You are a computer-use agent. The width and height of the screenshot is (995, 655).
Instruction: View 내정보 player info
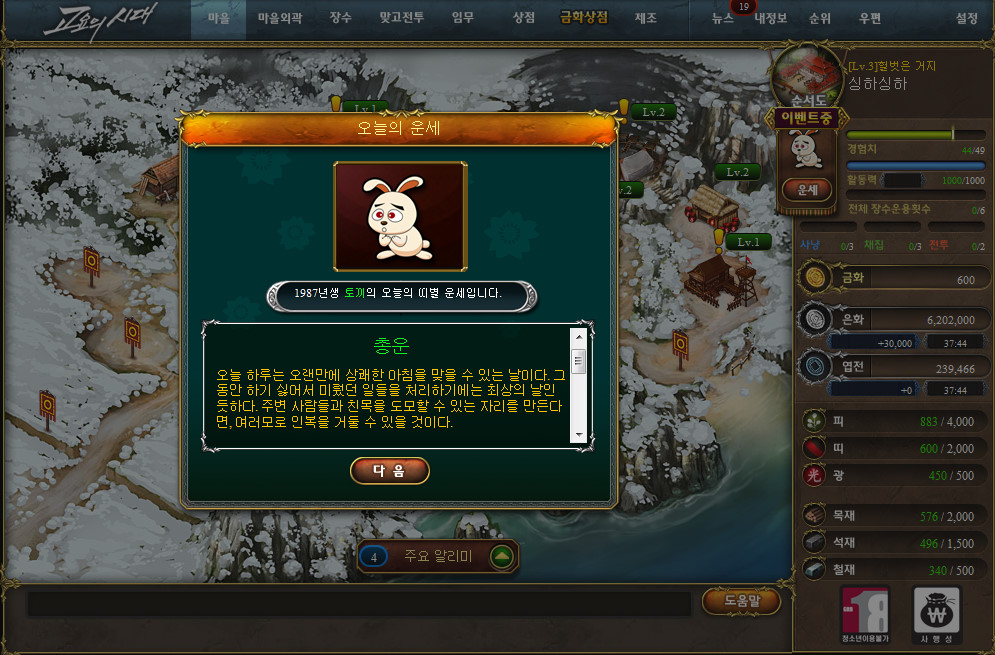click(771, 19)
